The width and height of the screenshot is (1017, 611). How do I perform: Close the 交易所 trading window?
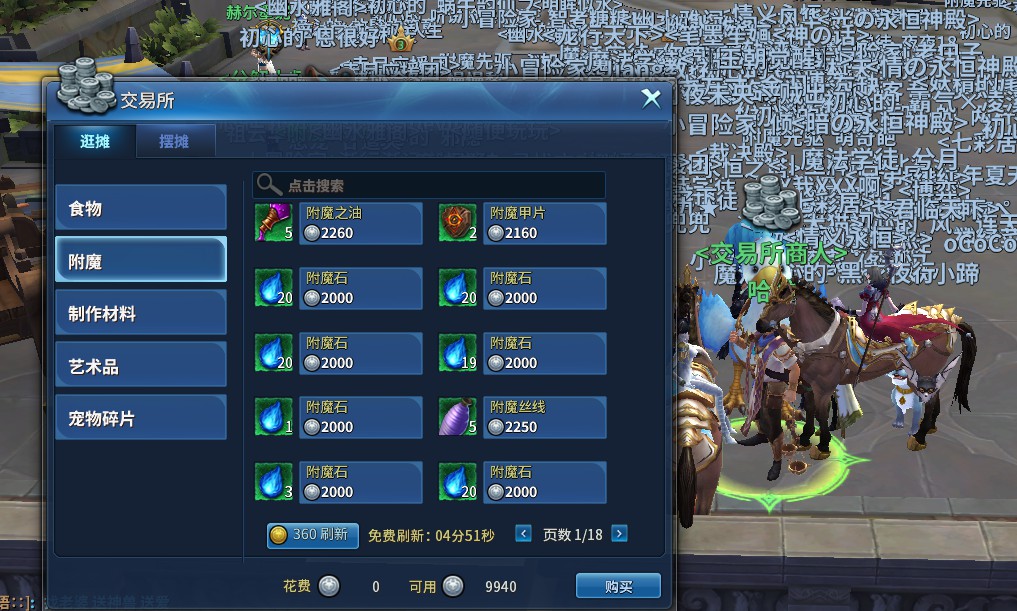pyautogui.click(x=651, y=98)
